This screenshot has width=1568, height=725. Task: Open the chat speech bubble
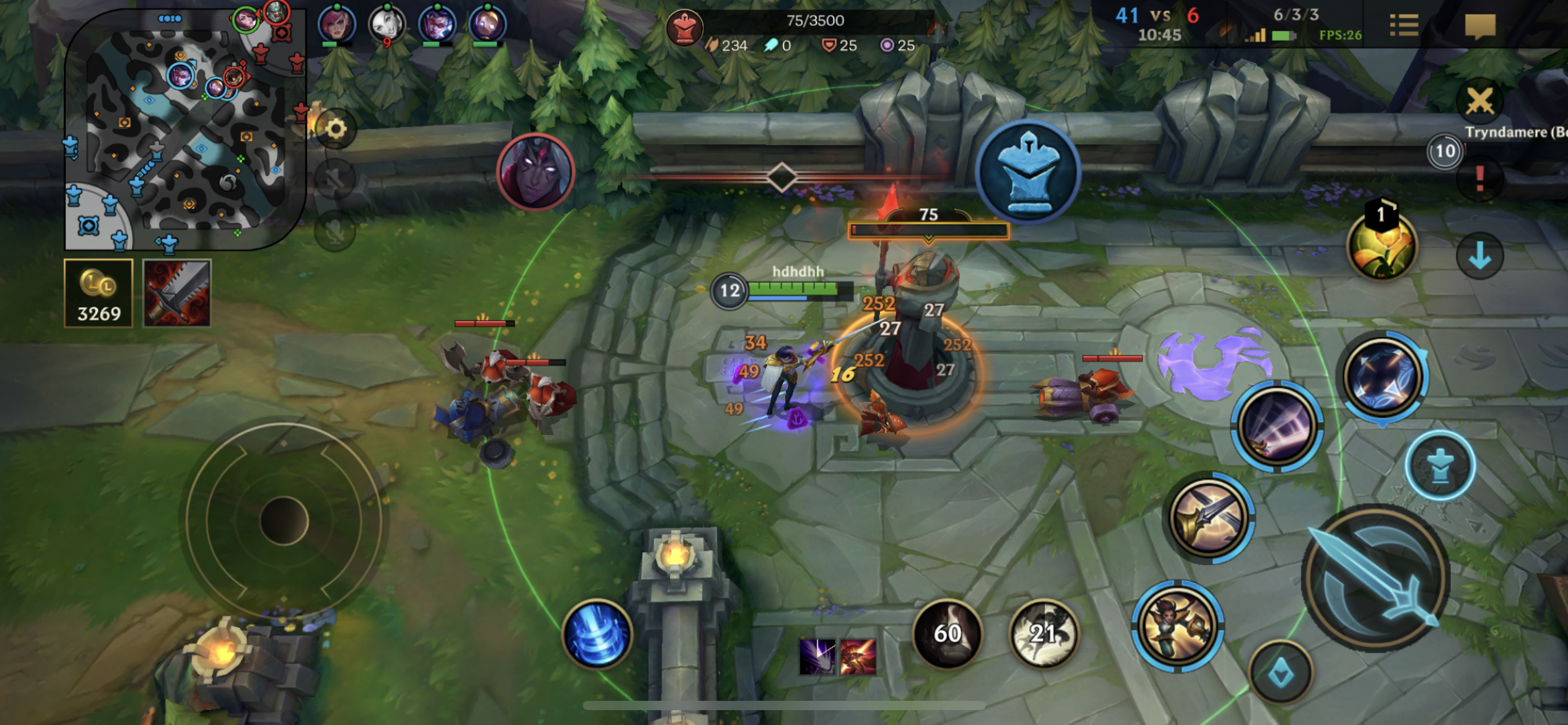click(1480, 26)
